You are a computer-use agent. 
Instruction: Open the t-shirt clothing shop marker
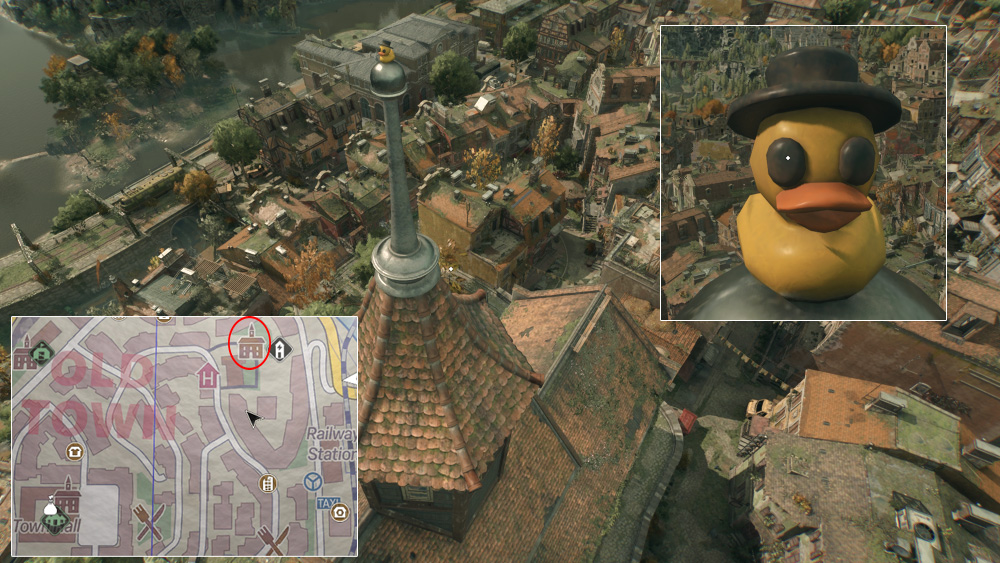(74, 451)
